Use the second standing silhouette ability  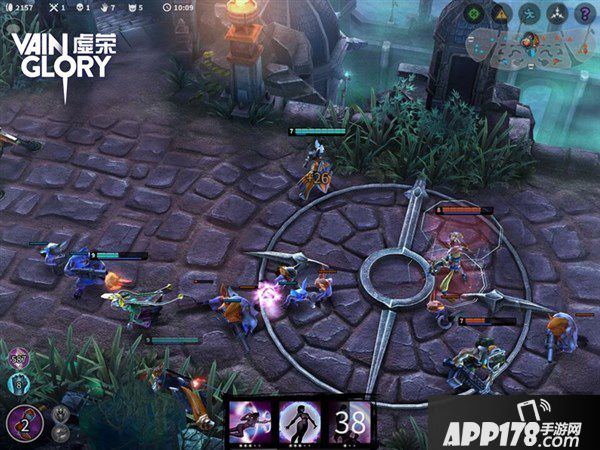tap(299, 423)
